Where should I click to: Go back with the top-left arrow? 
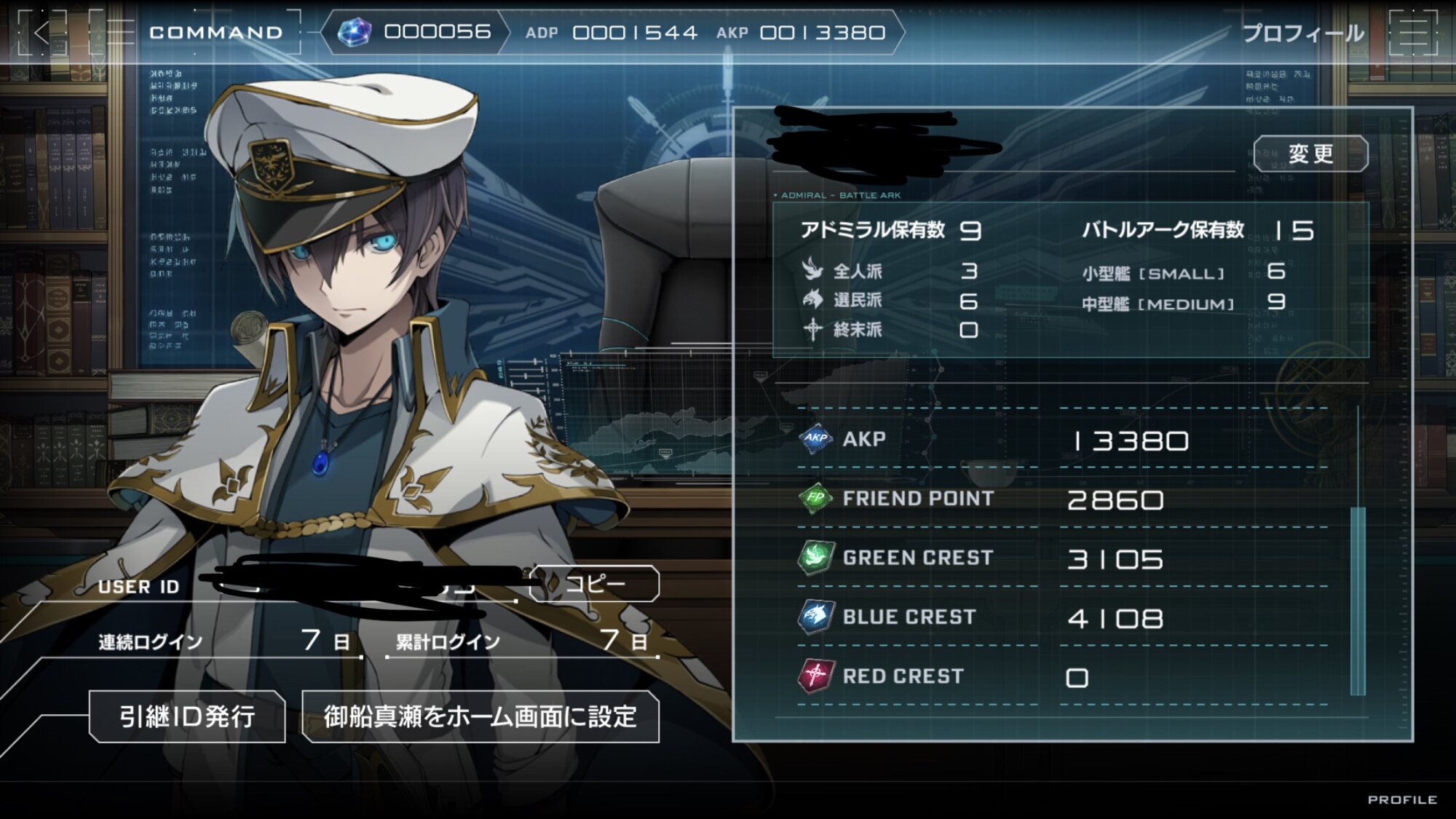tap(42, 33)
